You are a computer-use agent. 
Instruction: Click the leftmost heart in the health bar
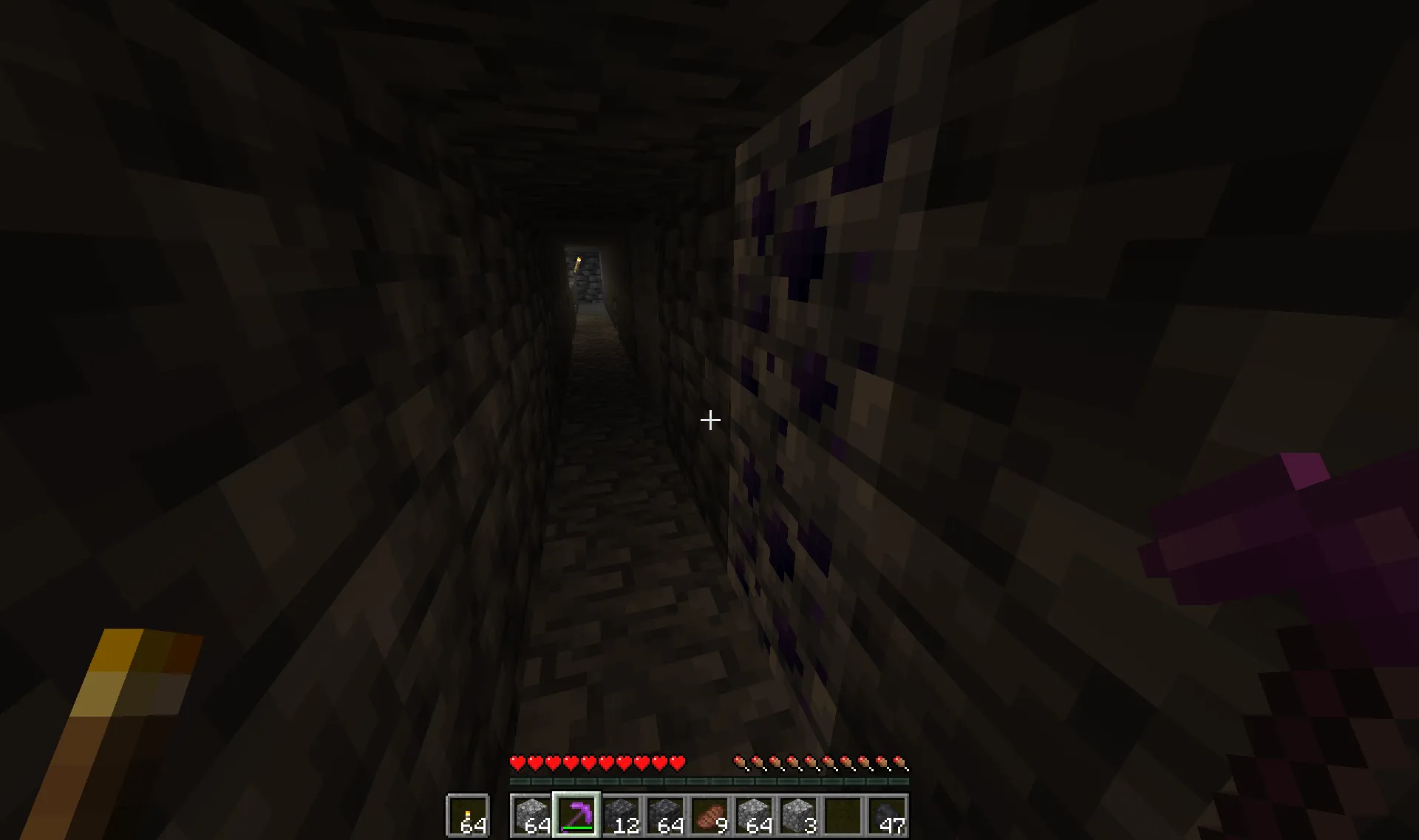(x=517, y=761)
